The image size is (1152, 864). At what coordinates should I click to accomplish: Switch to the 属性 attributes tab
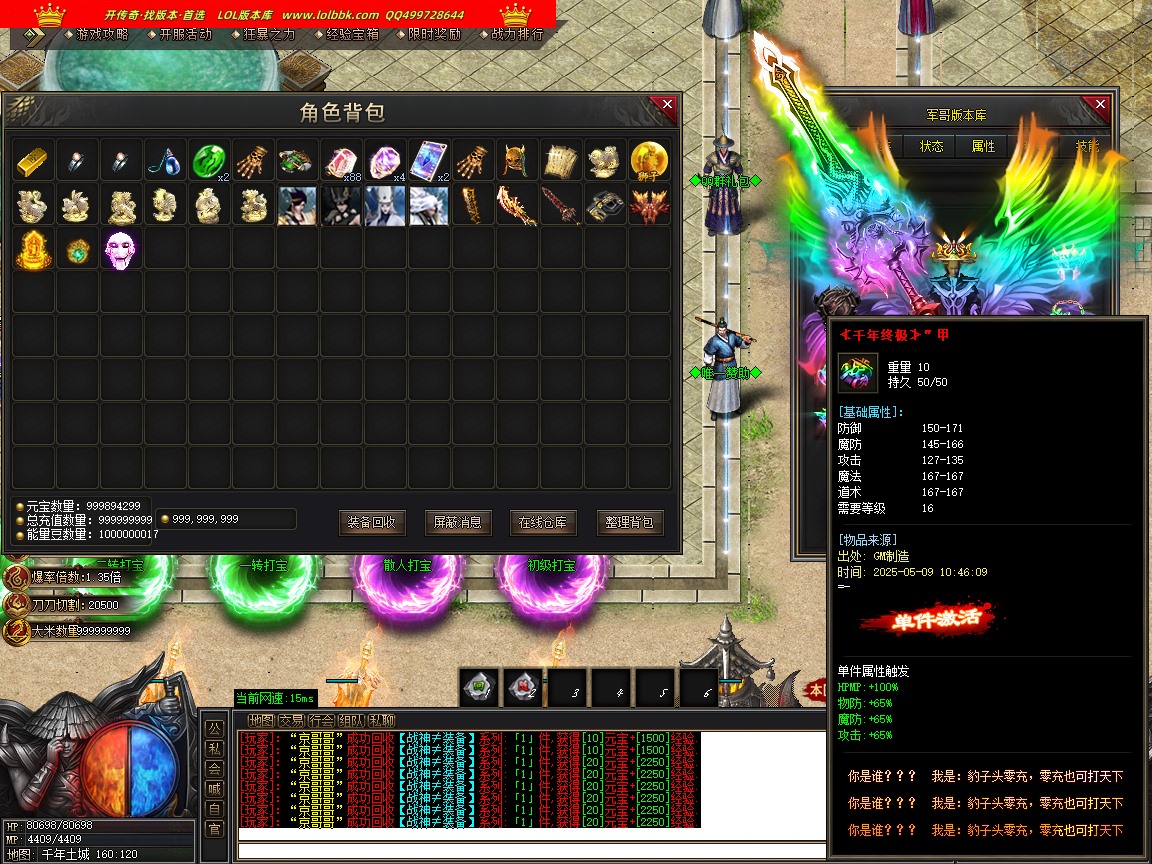[x=983, y=146]
